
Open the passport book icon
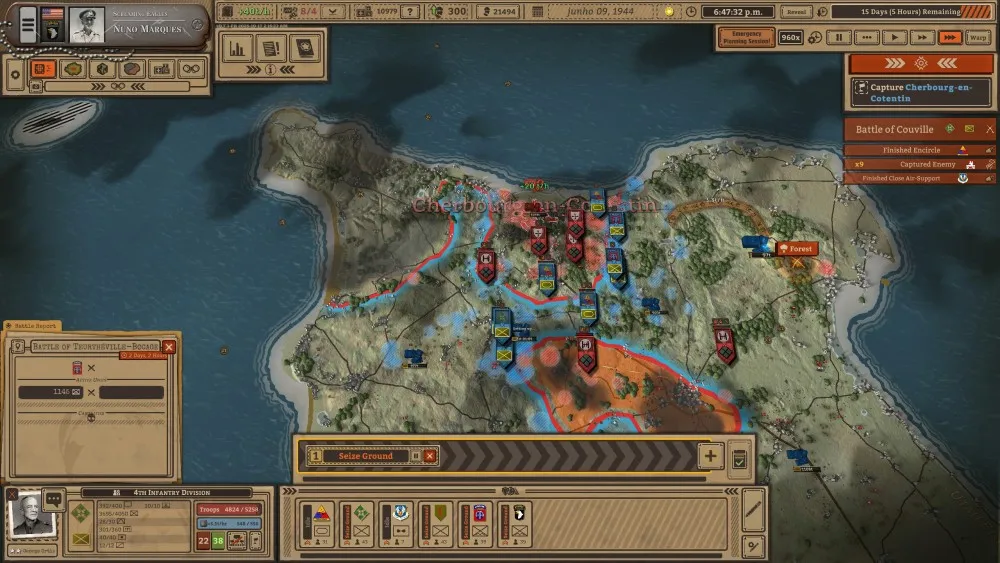(302, 48)
